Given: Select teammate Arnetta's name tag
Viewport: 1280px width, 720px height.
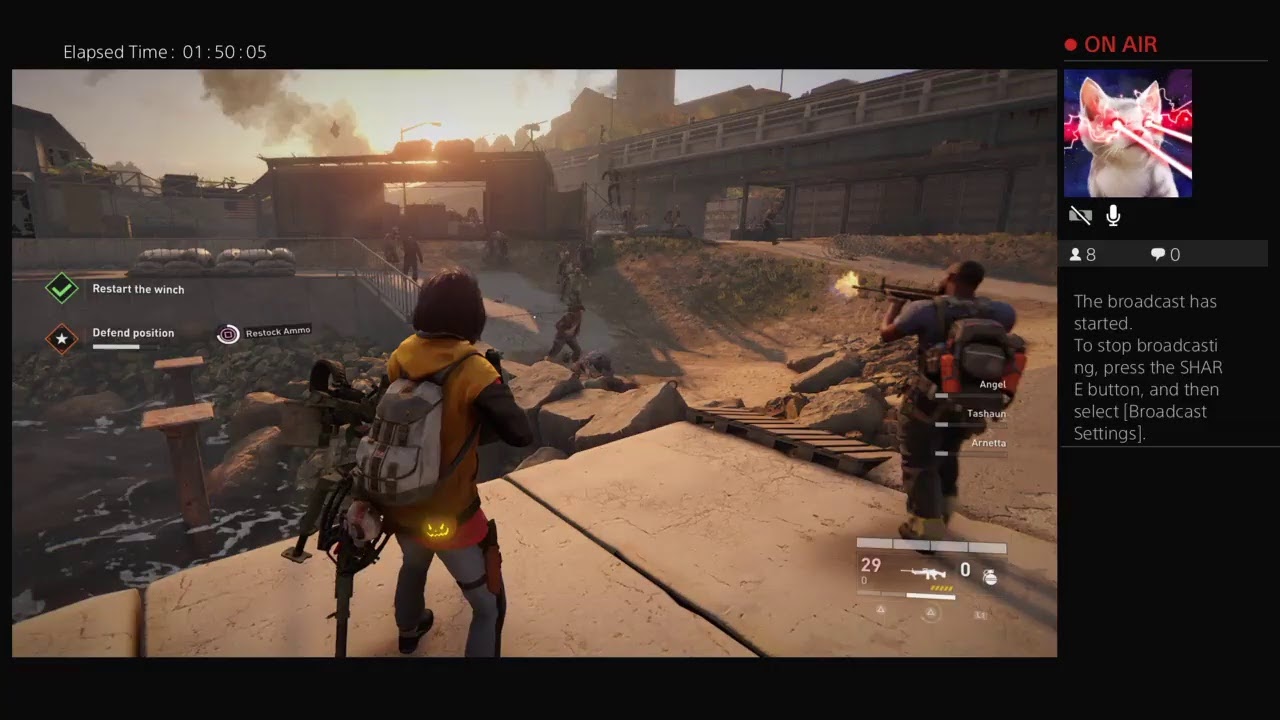Looking at the screenshot, I should 988,442.
